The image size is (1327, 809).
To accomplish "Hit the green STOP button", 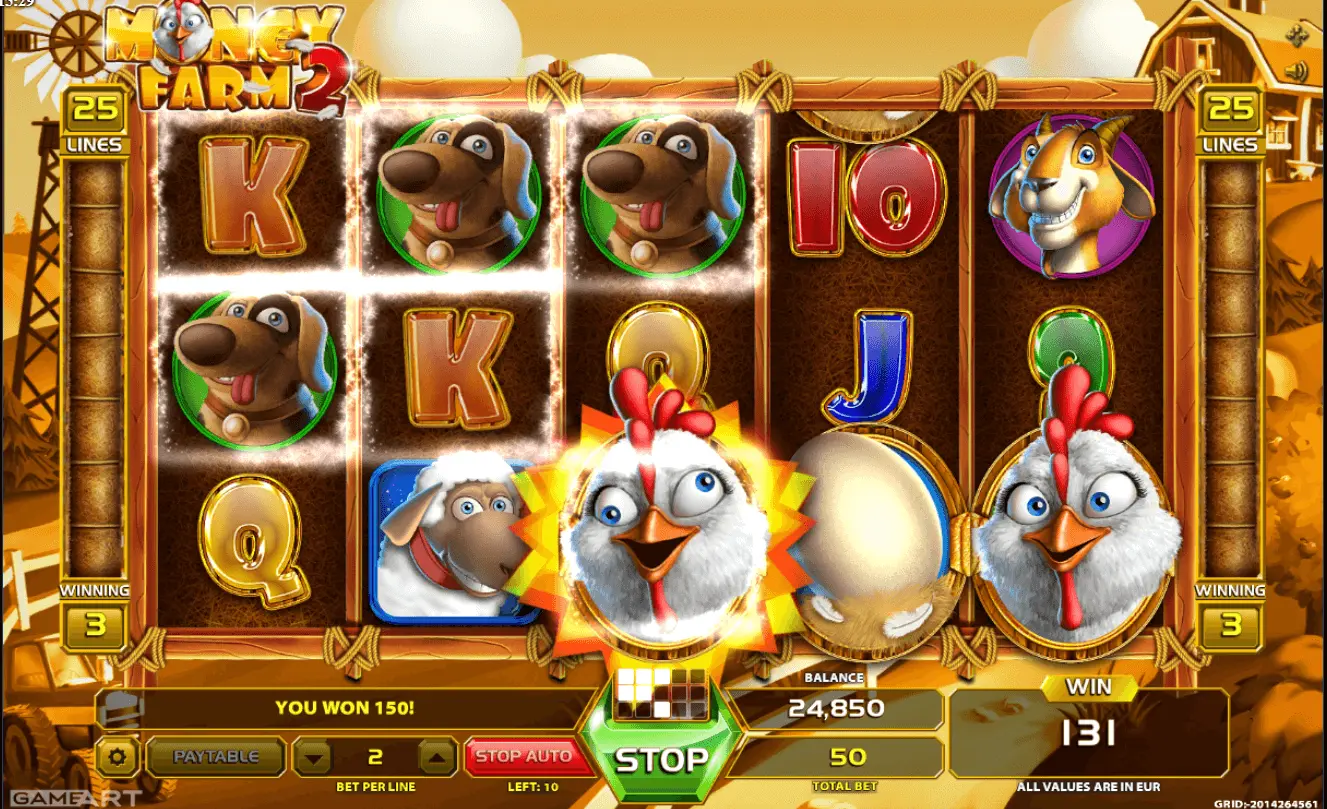I will [660, 758].
